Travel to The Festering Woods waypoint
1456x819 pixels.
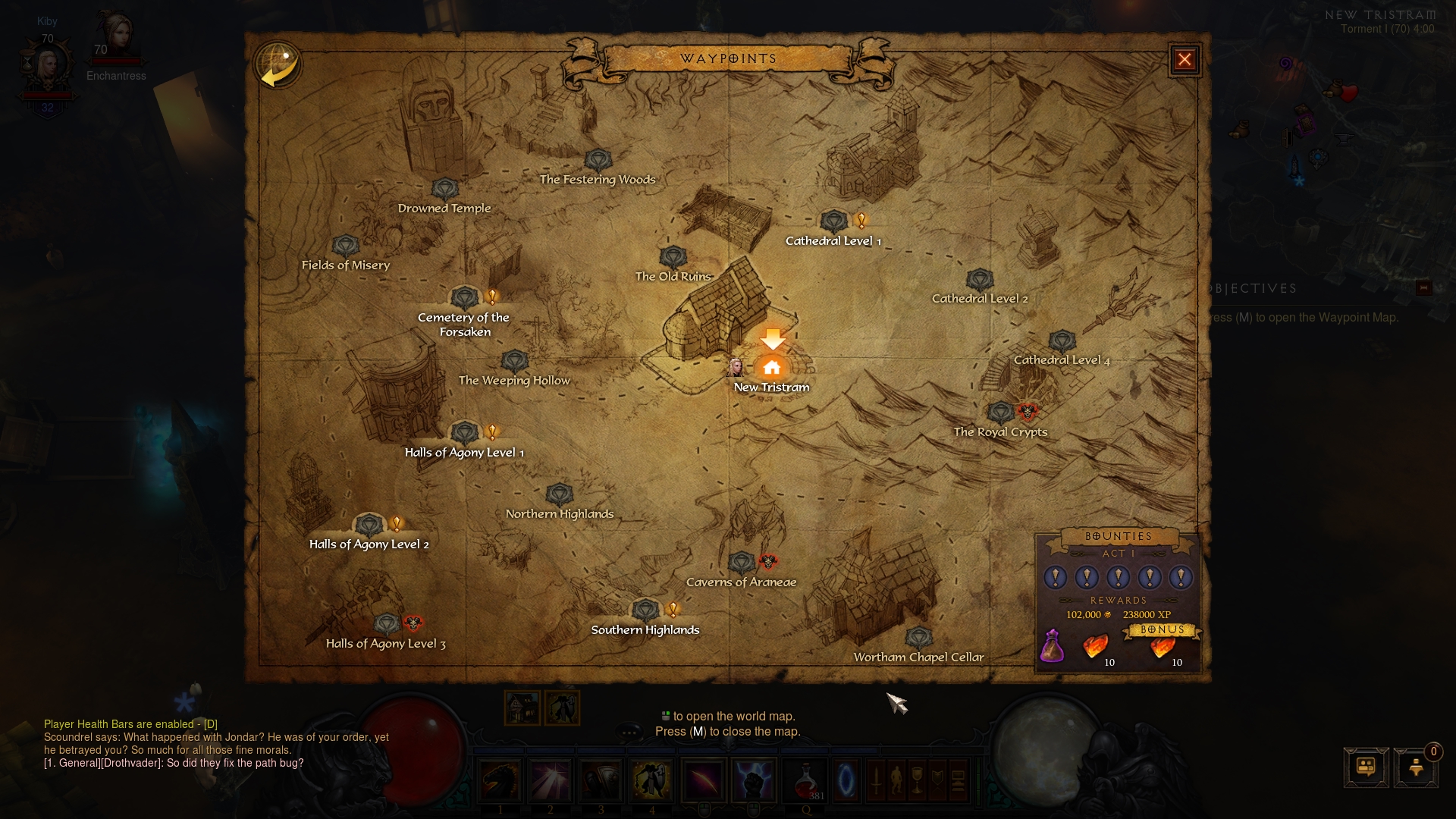(598, 161)
